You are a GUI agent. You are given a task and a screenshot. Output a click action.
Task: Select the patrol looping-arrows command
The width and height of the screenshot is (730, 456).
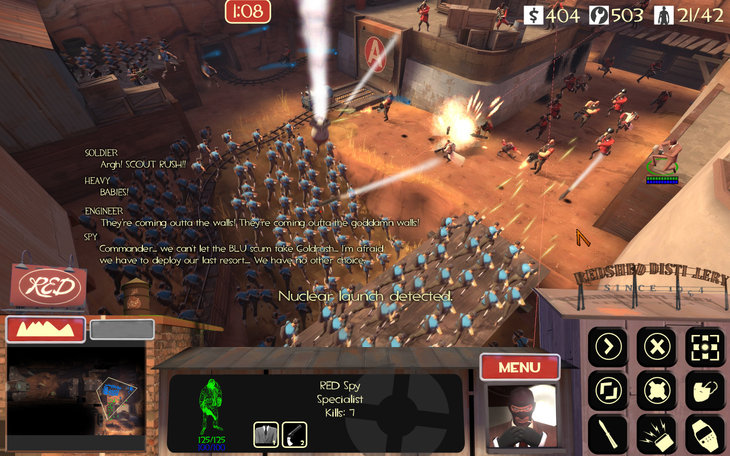tap(608, 391)
